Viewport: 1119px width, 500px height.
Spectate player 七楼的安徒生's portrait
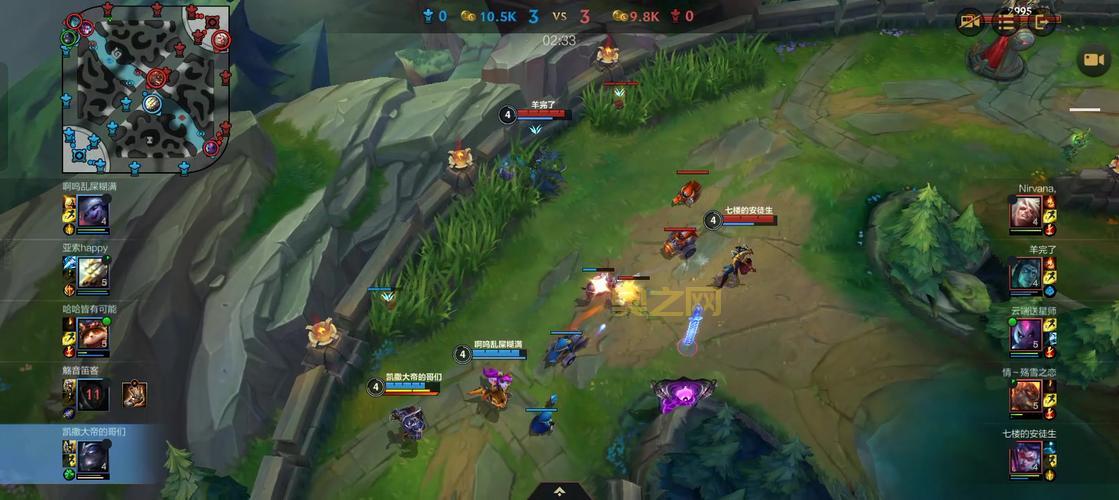click(1025, 457)
